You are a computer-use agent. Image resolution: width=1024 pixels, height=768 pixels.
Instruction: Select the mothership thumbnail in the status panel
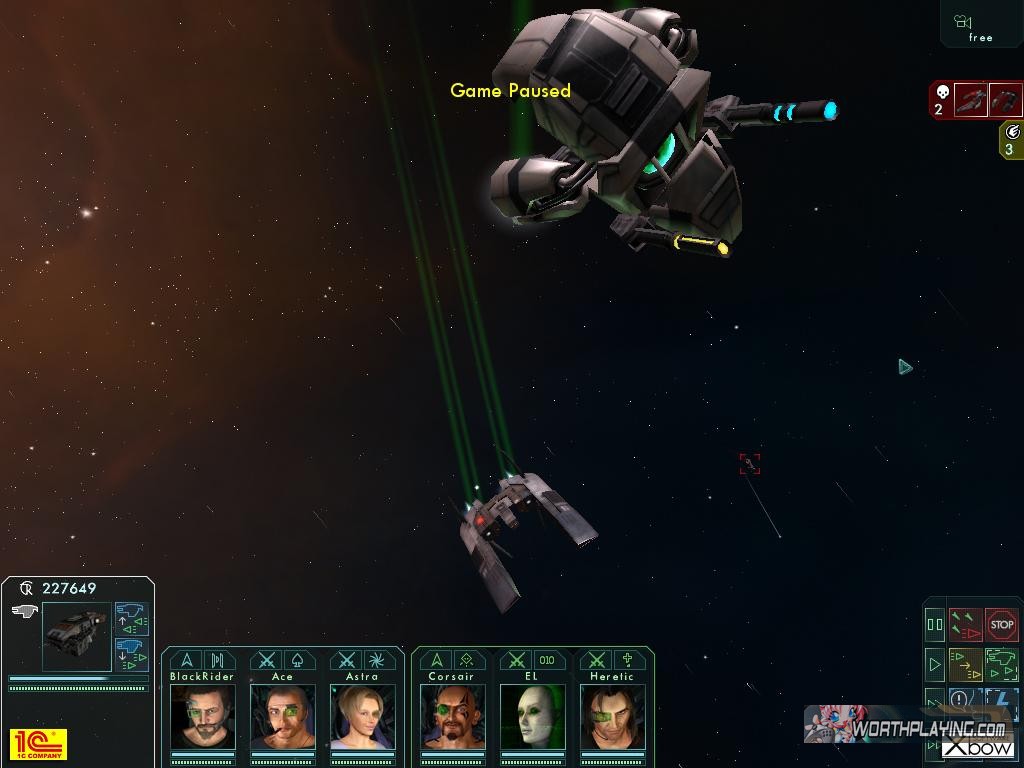click(76, 636)
